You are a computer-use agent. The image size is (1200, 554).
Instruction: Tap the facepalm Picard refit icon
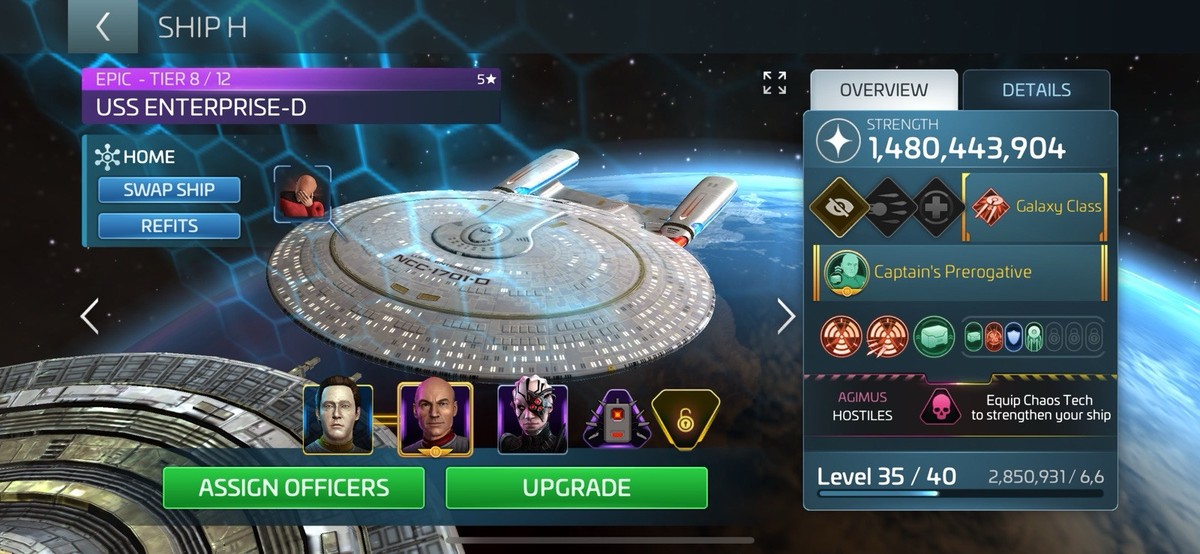click(x=302, y=193)
